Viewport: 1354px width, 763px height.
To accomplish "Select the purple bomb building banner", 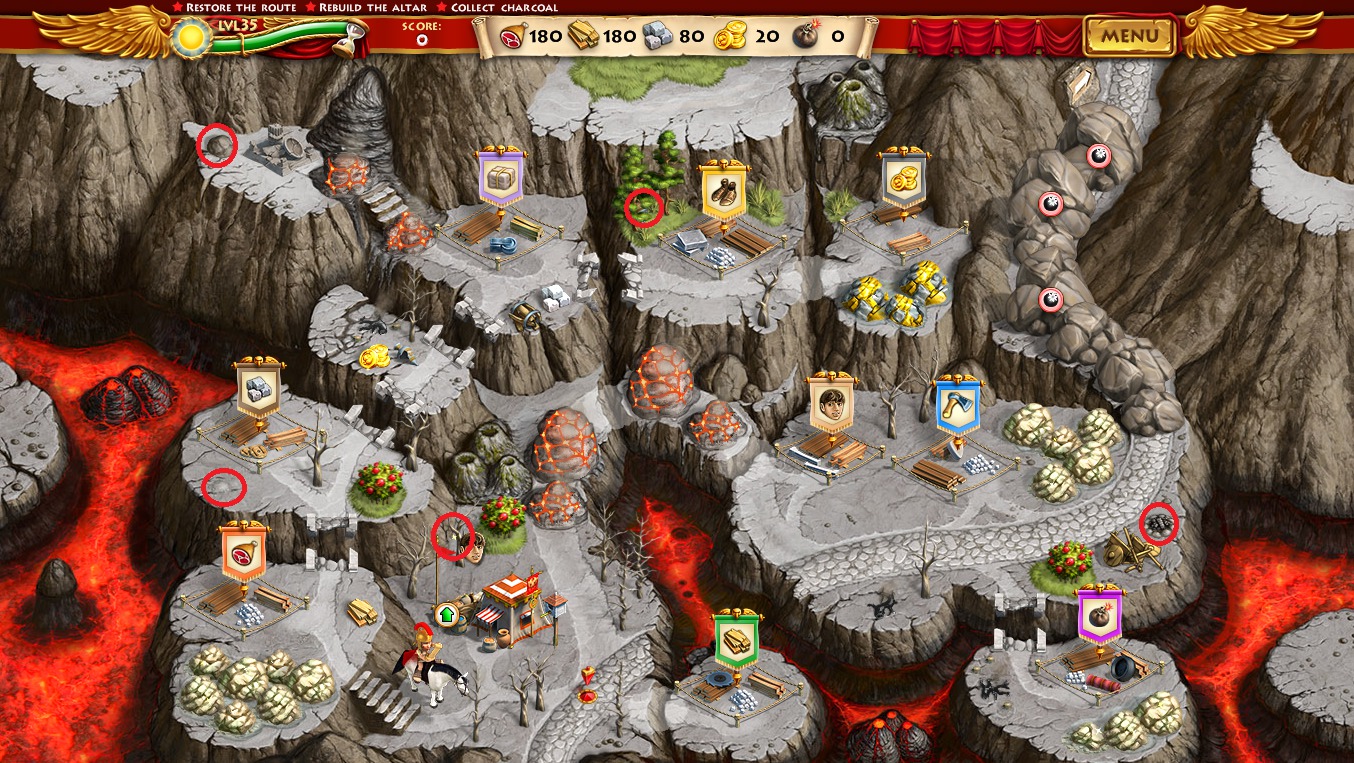I will pyautogui.click(x=1100, y=616).
